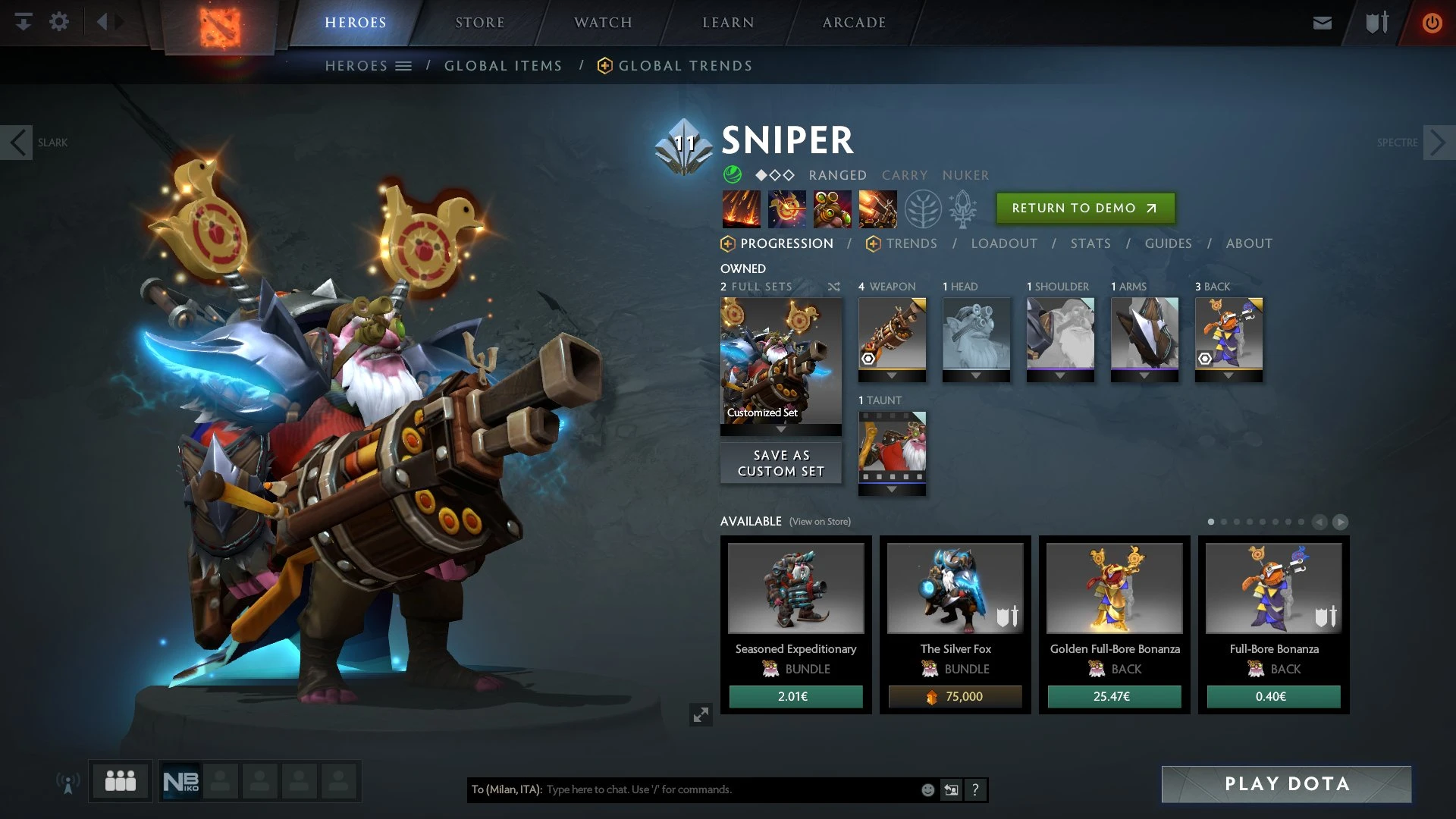1456x819 pixels.
Task: Go to the Arcade tab
Action: [854, 23]
